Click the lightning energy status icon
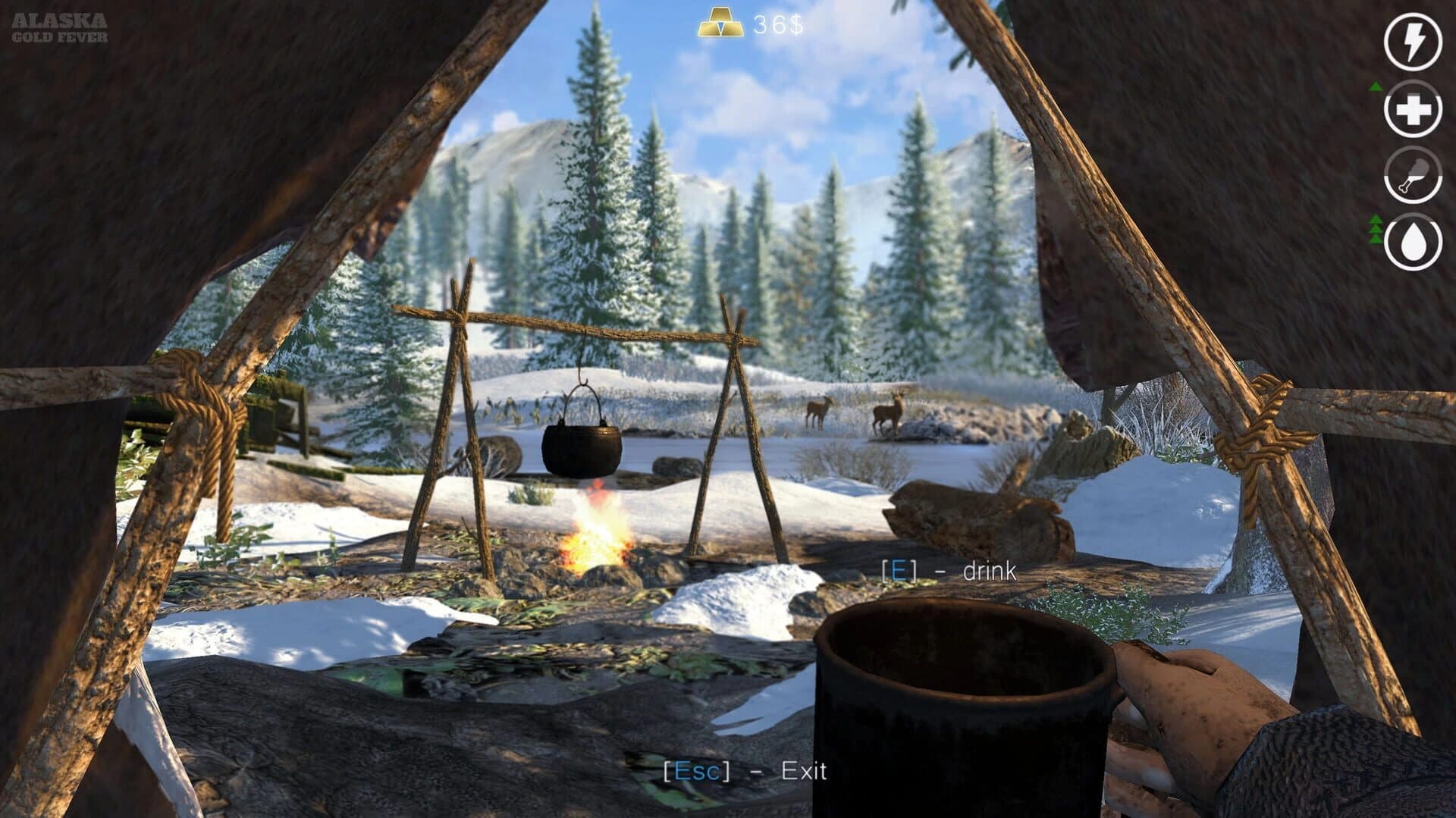 [1412, 43]
